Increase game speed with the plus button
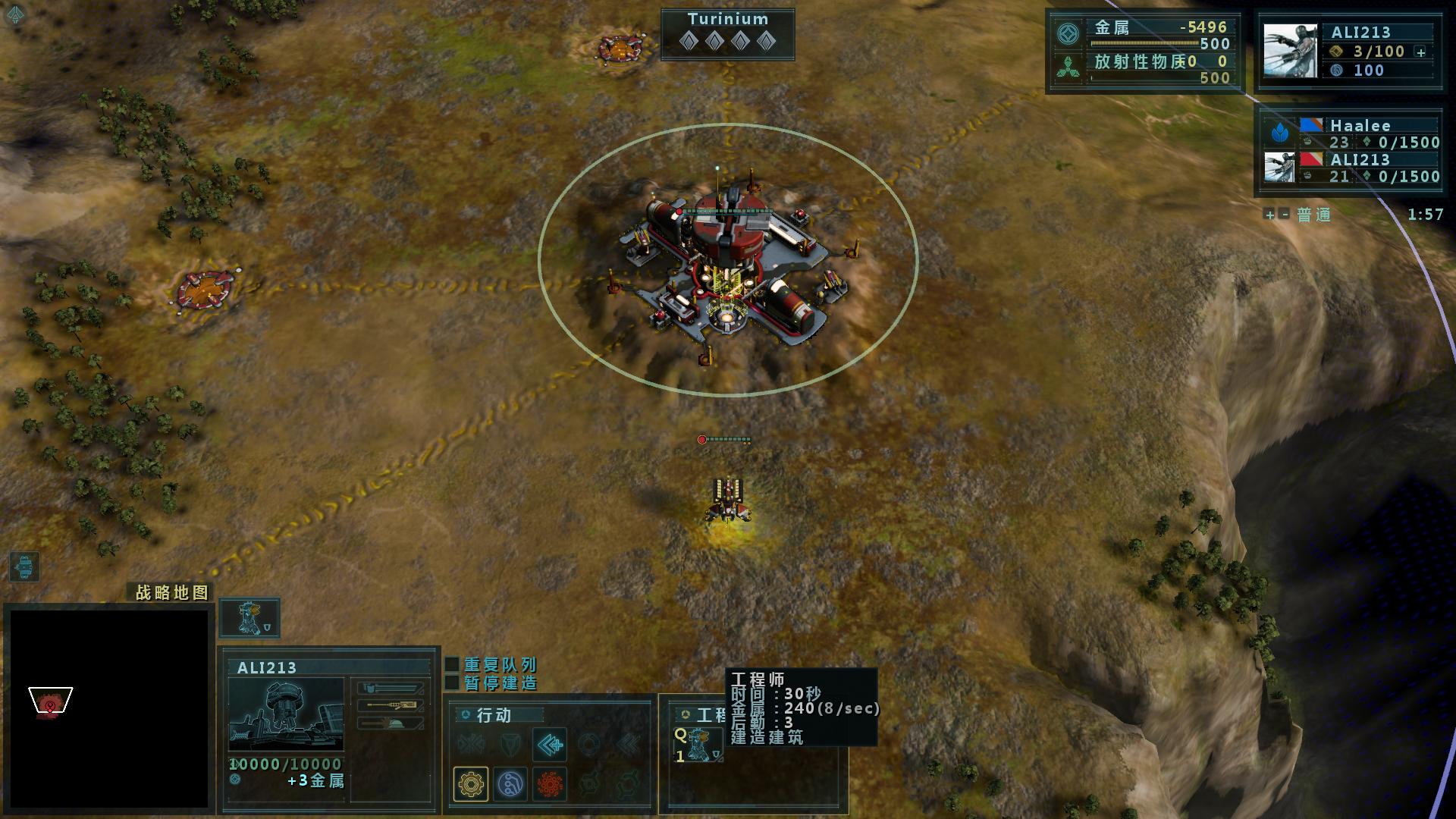1456x819 pixels. coord(1269,215)
